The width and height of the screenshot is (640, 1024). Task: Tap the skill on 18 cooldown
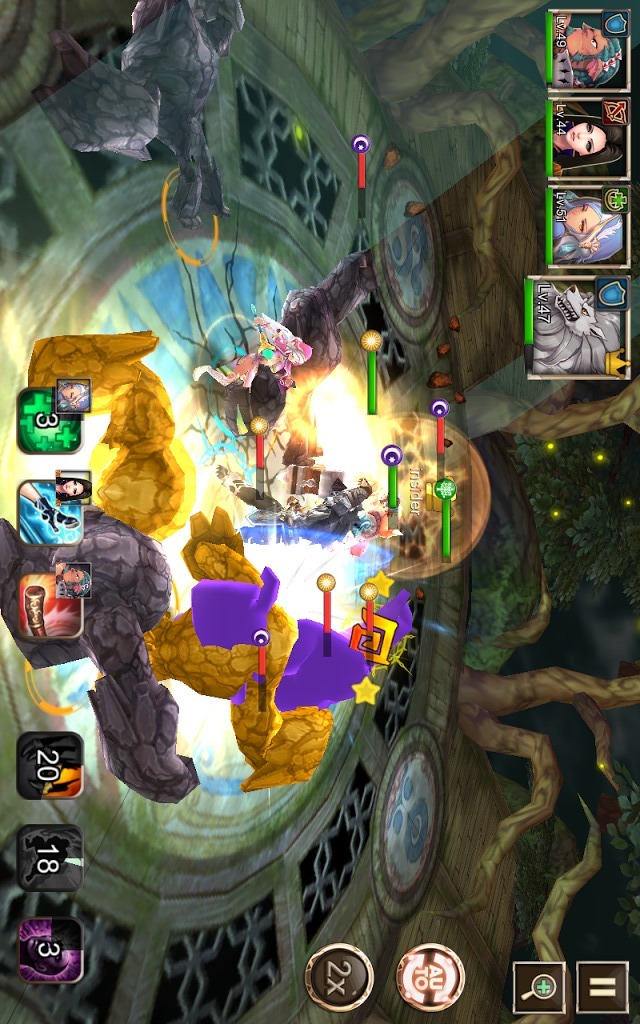(49, 857)
